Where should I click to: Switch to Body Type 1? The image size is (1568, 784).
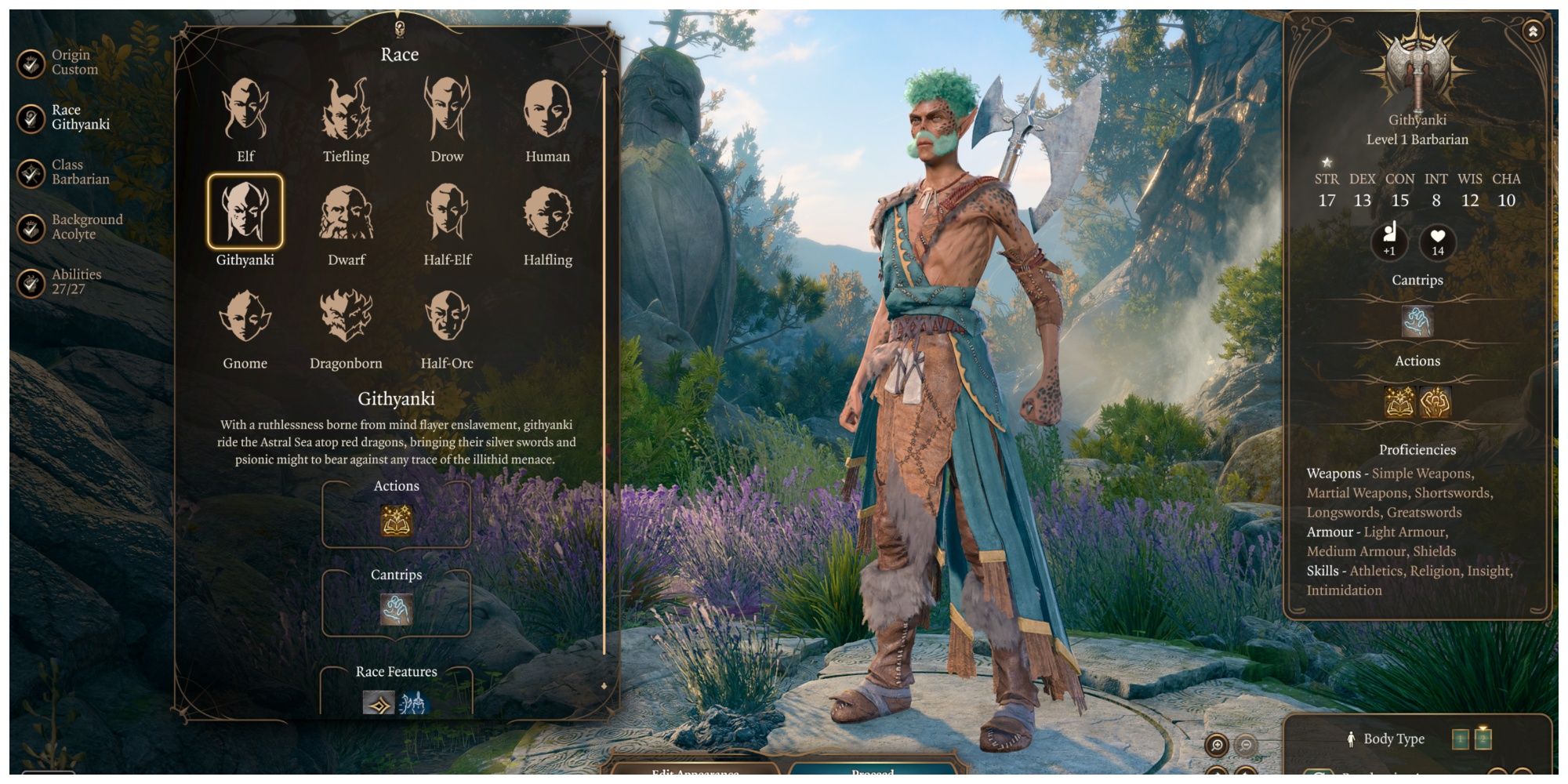pos(1460,739)
